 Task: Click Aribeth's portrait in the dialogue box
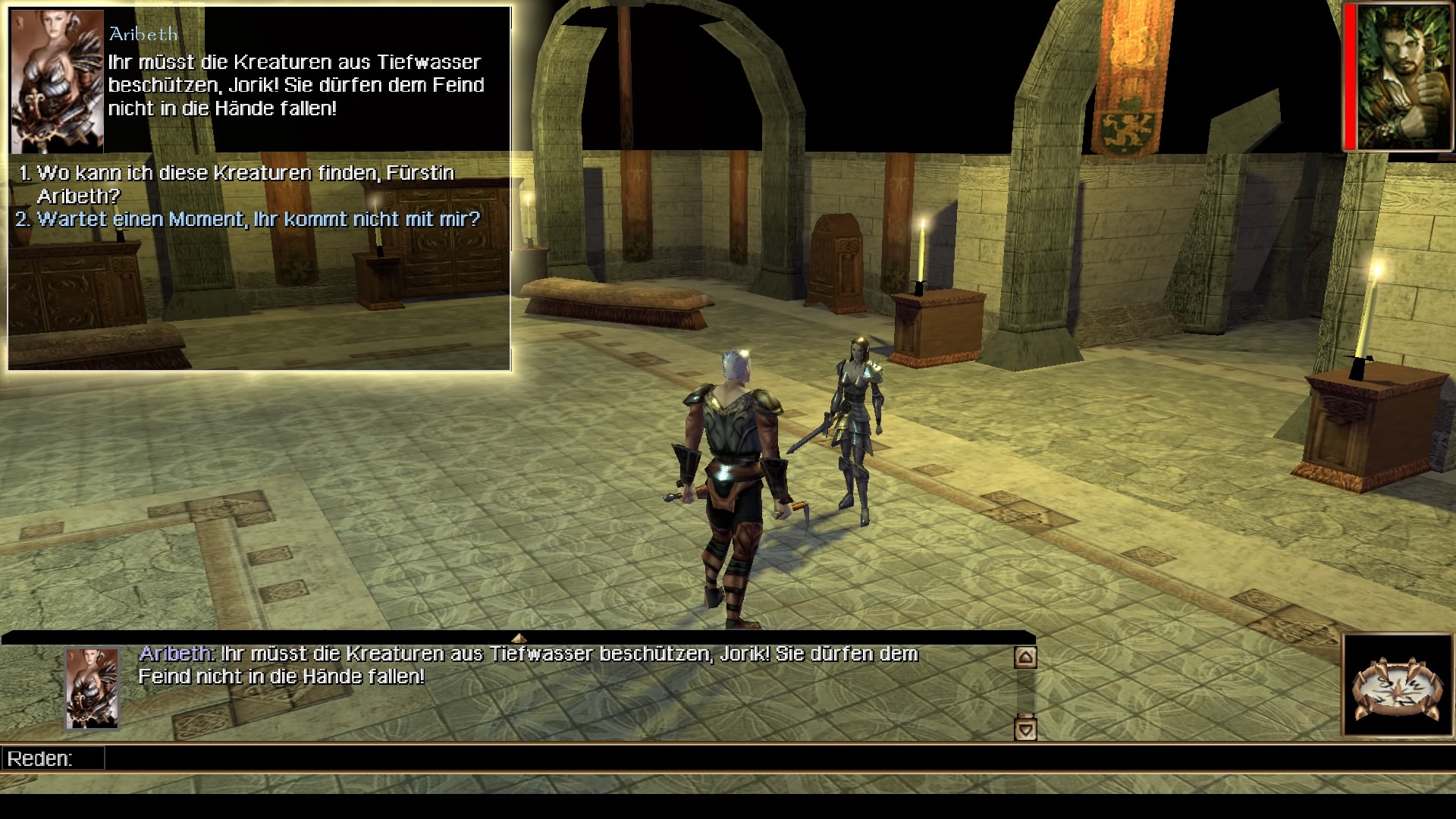click(57, 81)
